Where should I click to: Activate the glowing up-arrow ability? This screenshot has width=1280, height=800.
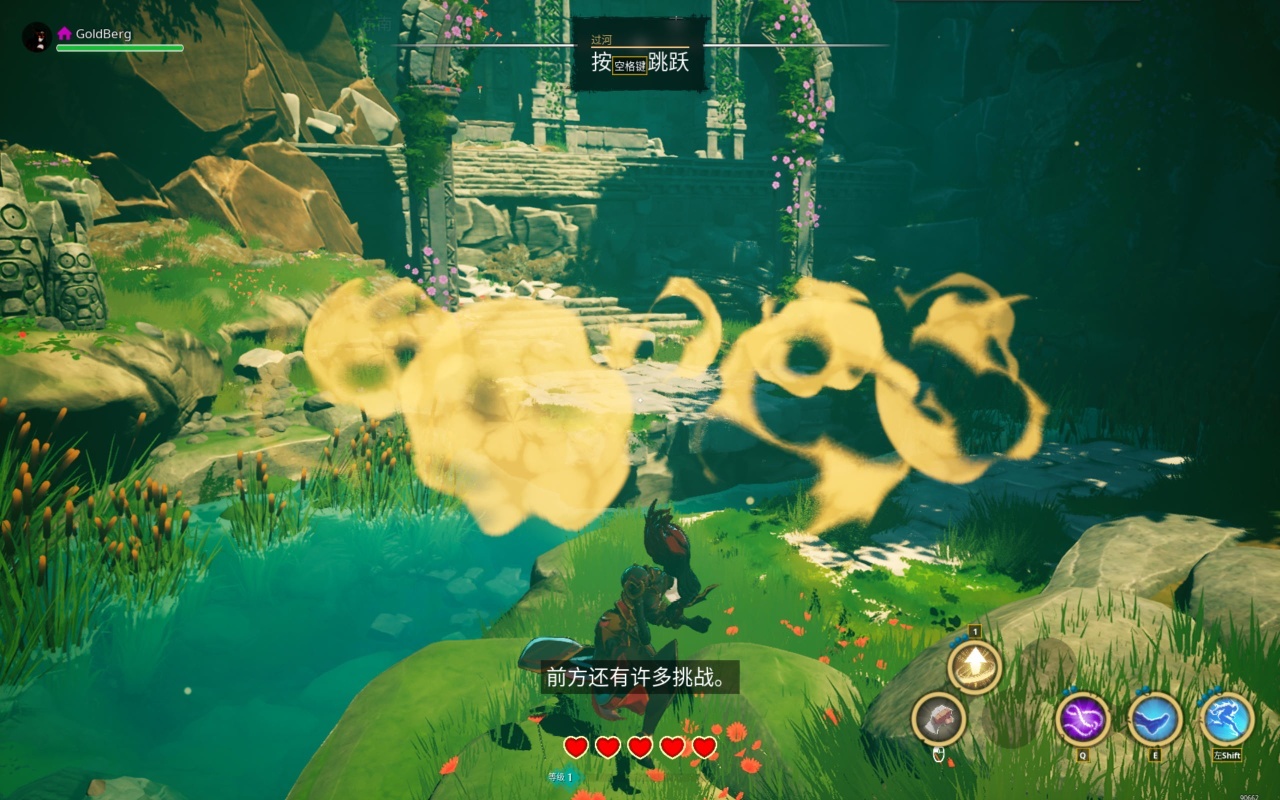coord(974,666)
